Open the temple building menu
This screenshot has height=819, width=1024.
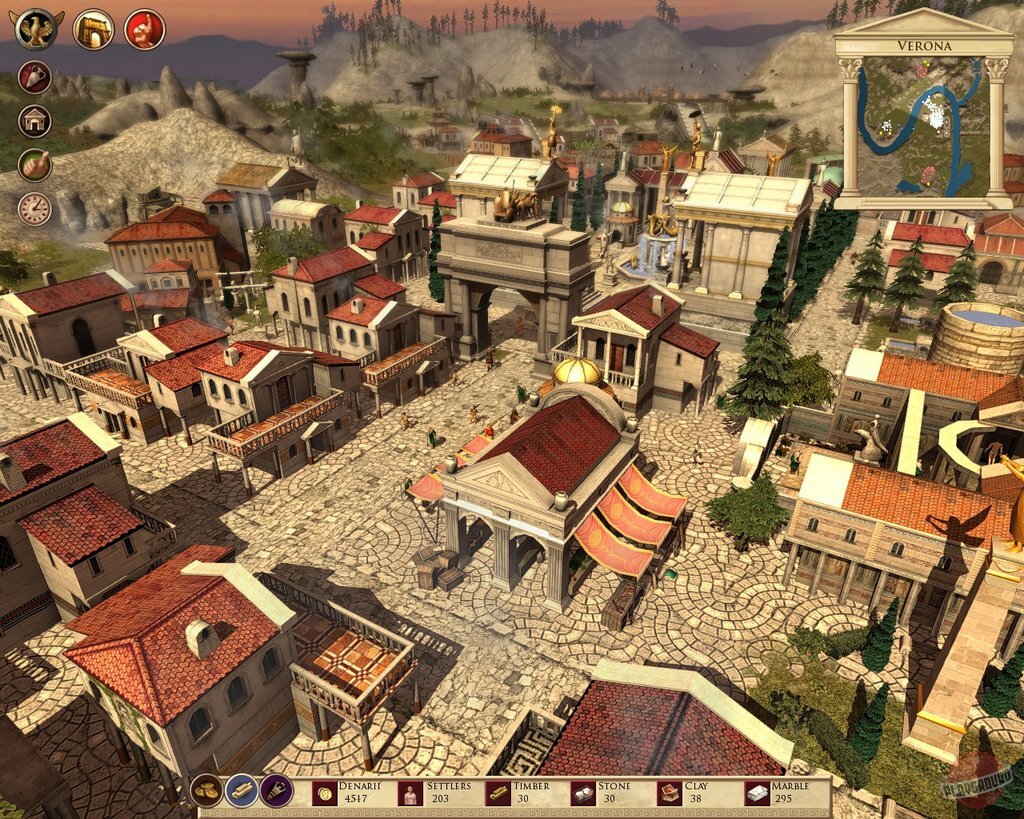35,121
